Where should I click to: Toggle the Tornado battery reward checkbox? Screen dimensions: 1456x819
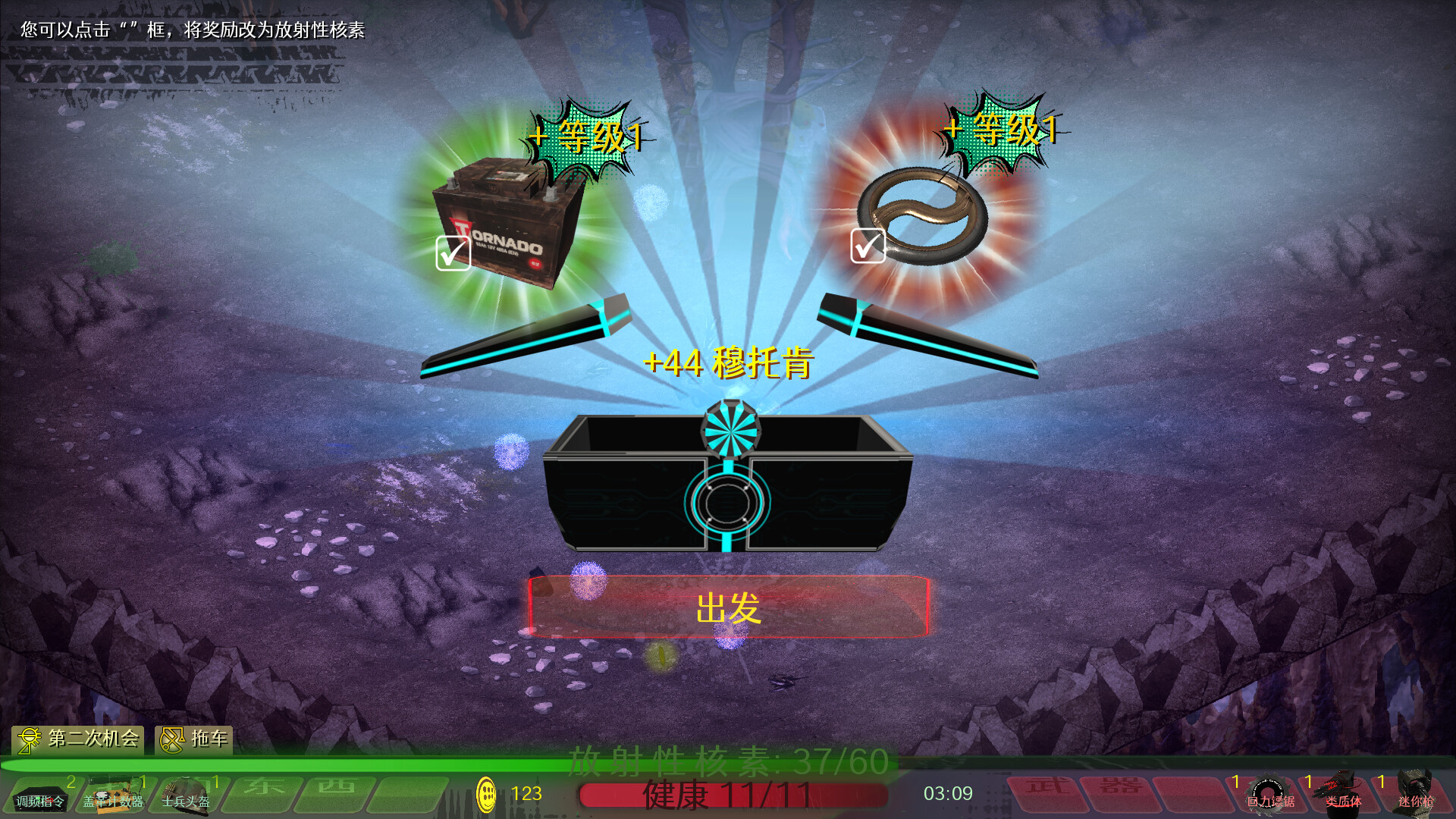[453, 253]
